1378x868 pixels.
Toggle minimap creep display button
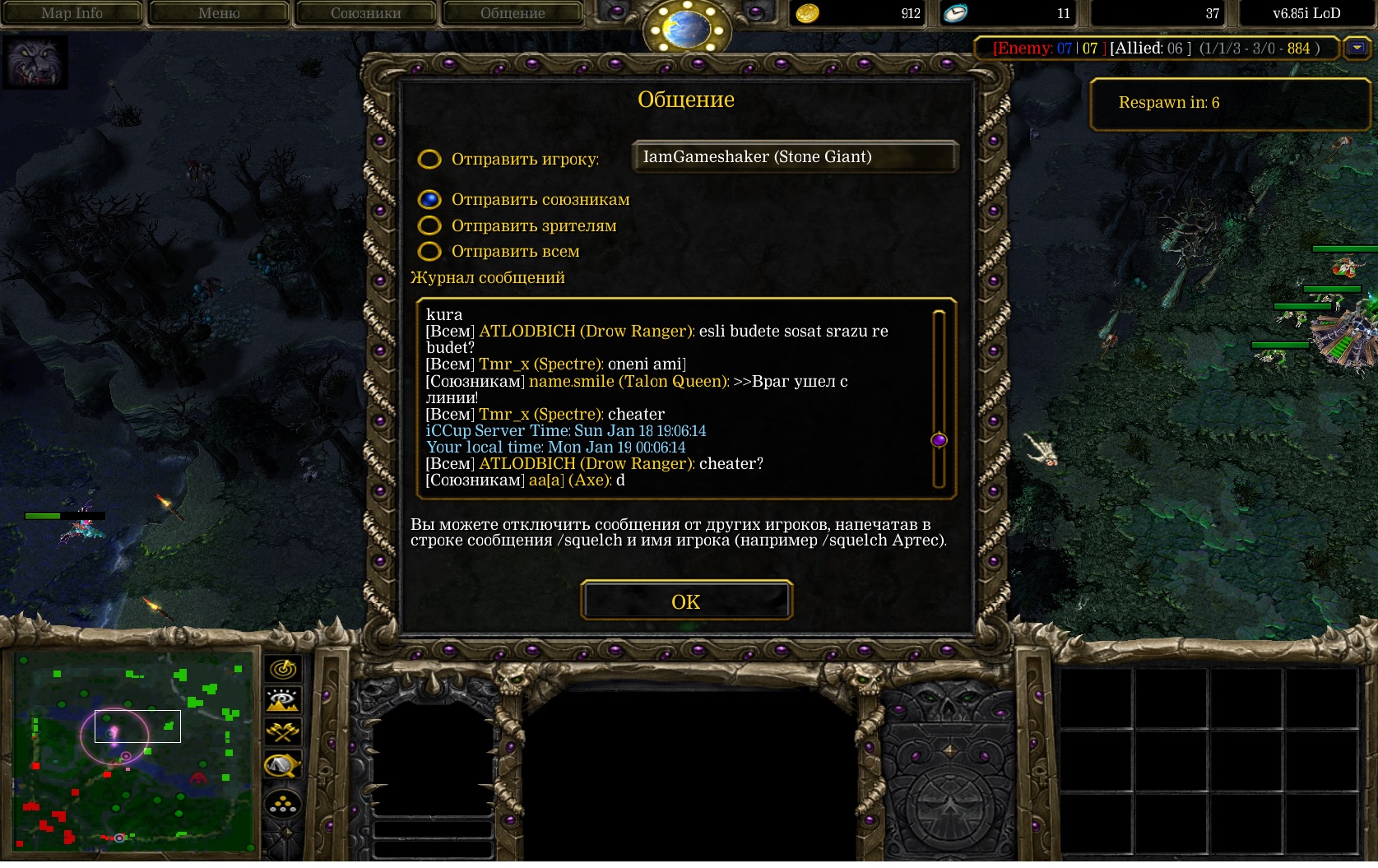coord(283,765)
